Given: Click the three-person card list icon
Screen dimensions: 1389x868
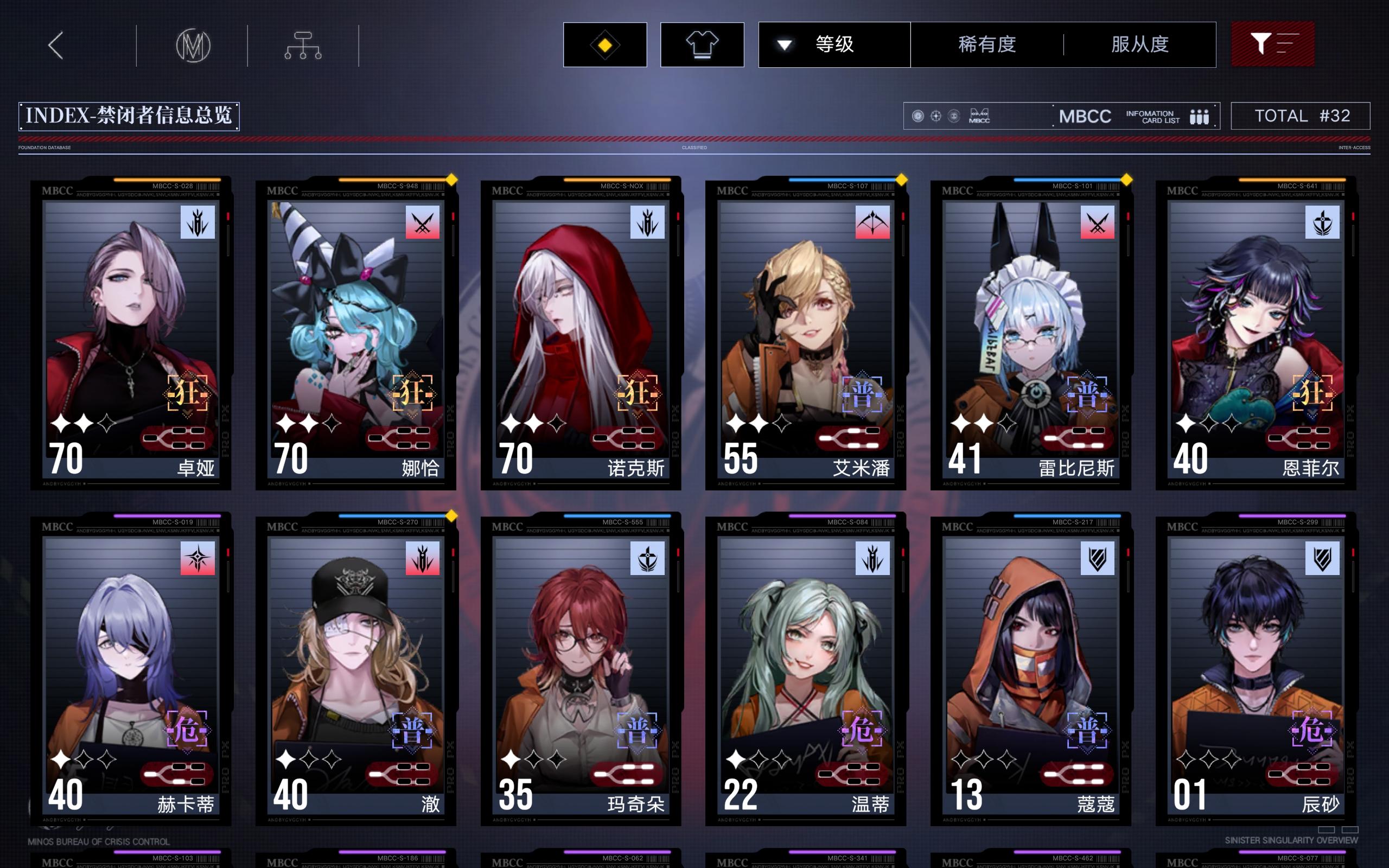Looking at the screenshot, I should click(1201, 116).
